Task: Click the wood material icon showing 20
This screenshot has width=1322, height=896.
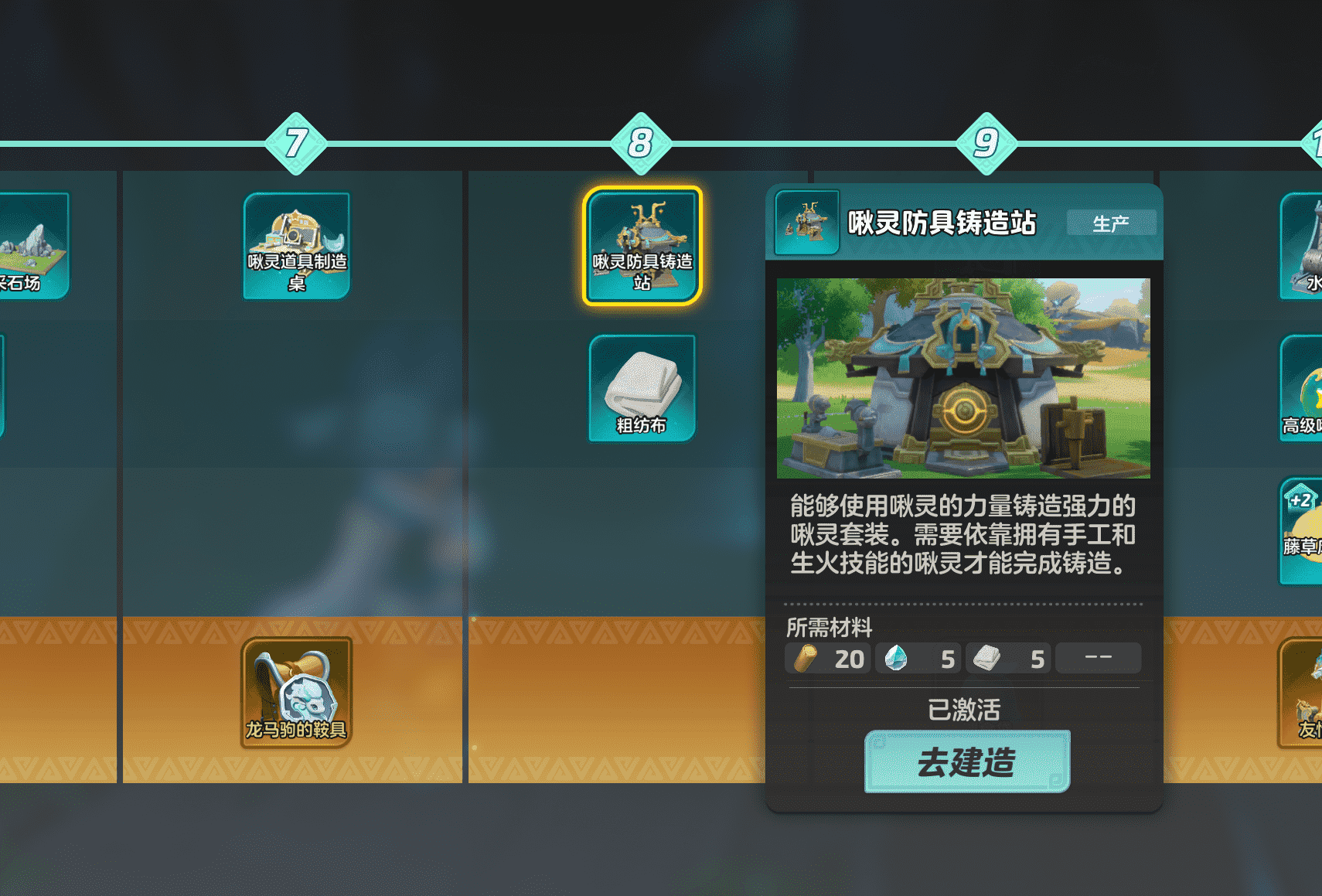Action: (x=806, y=658)
